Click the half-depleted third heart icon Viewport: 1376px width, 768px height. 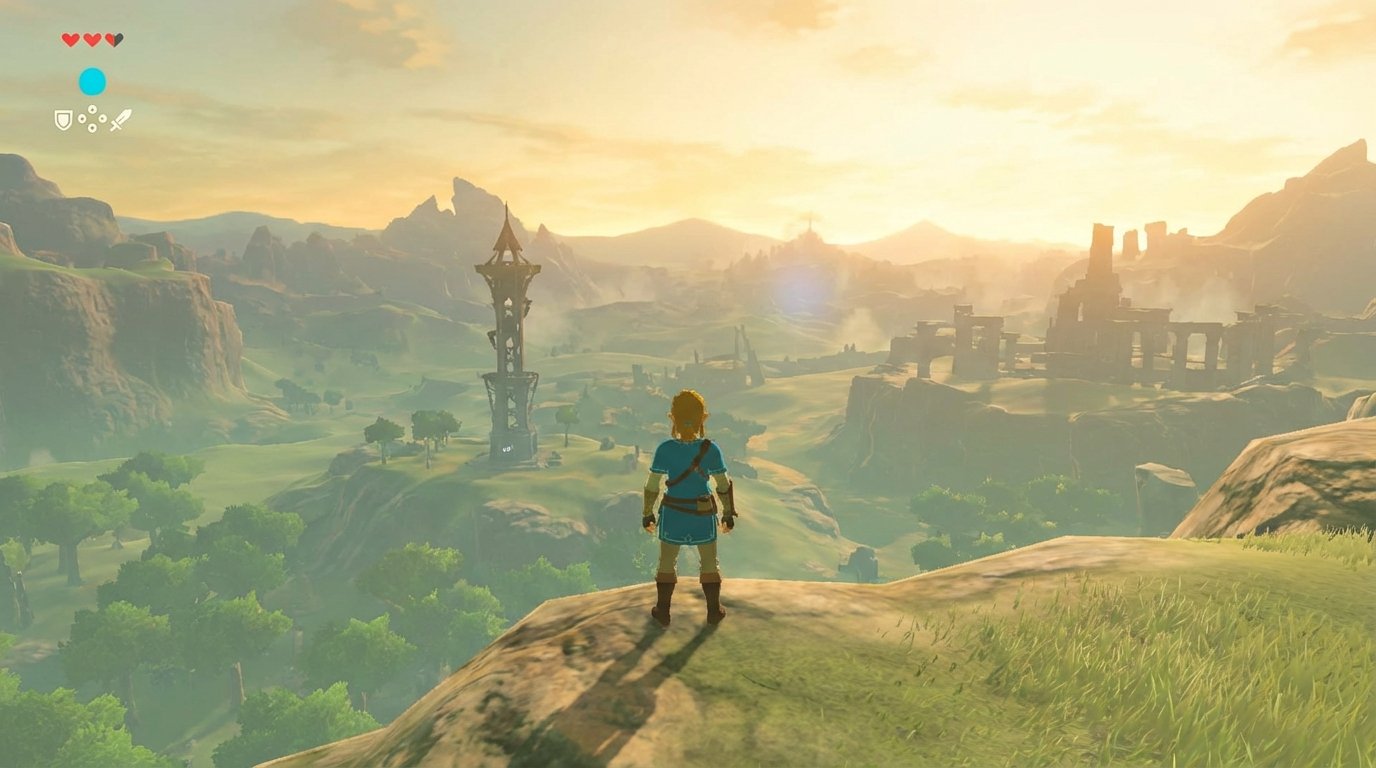[x=114, y=40]
